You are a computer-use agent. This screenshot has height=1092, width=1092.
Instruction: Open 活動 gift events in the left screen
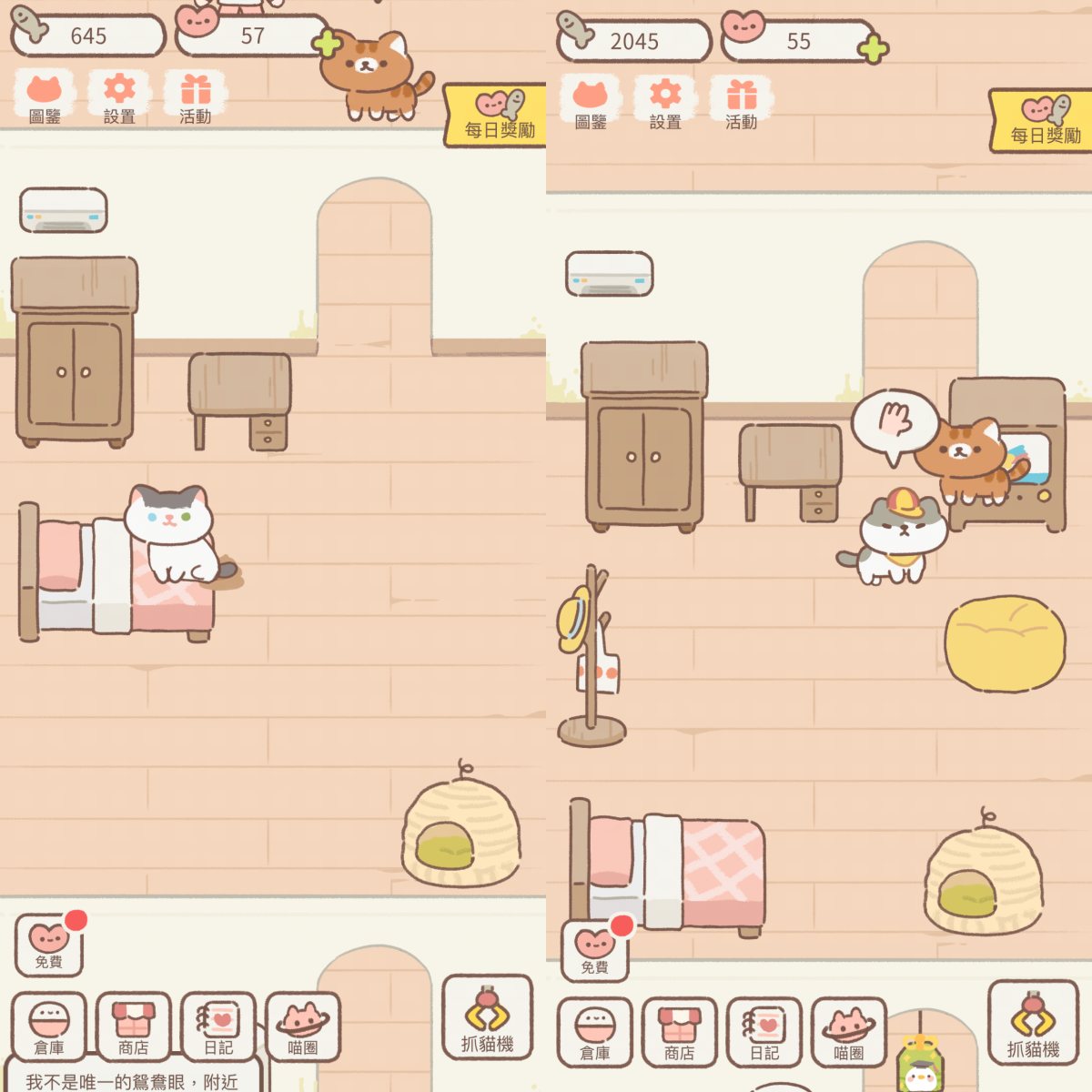(195, 98)
